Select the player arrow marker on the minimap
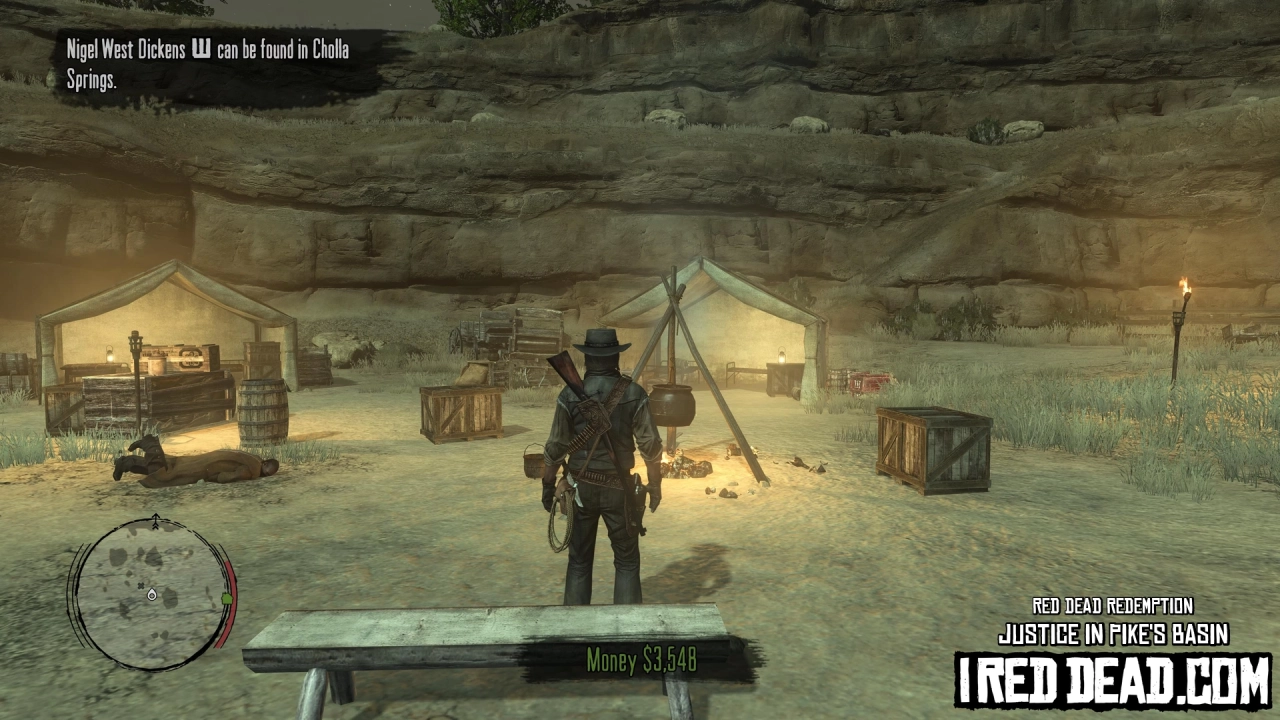1280x720 pixels. coord(151,595)
